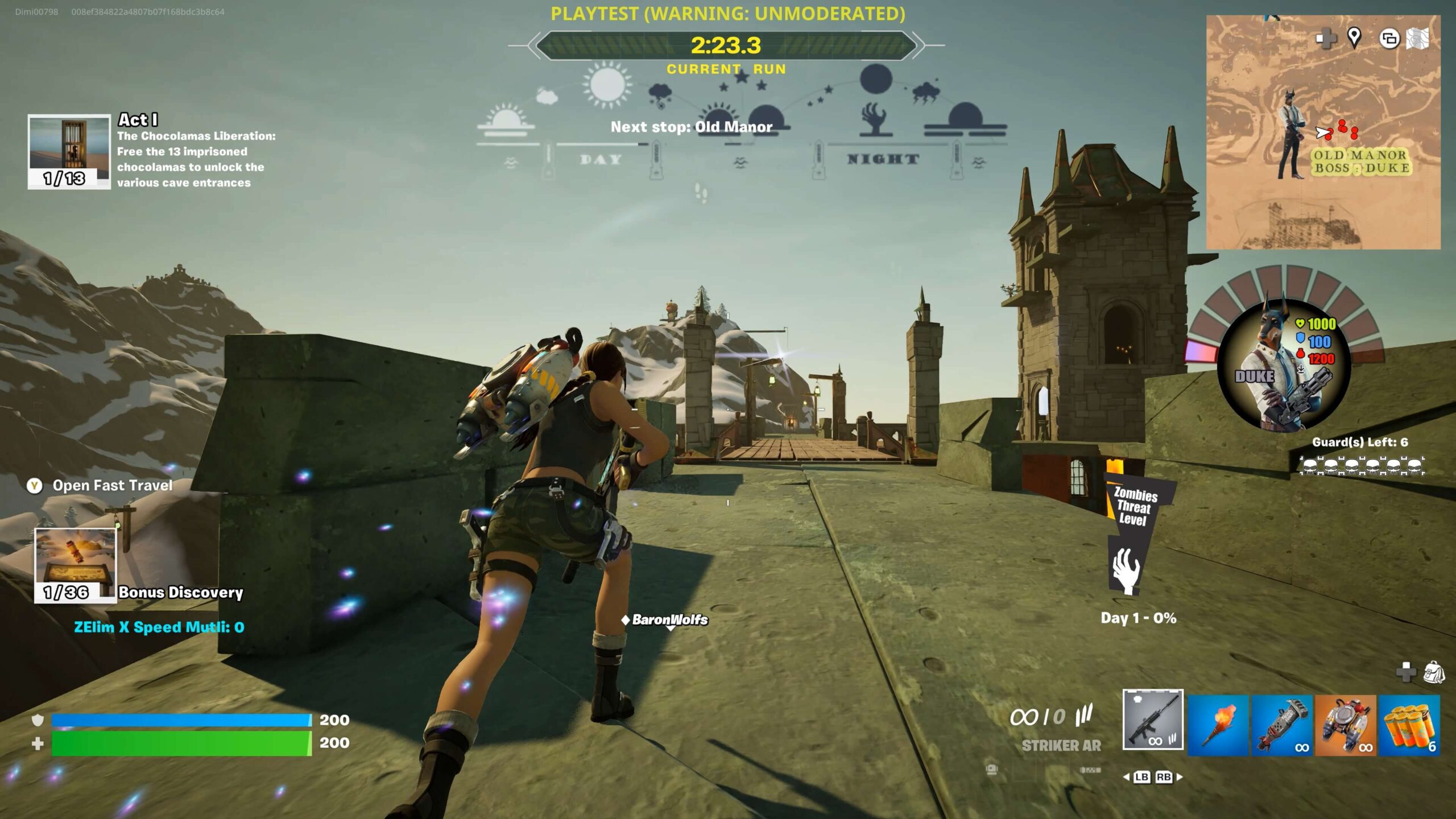Click the Duke boss portrait
This screenshot has width=1456, height=819.
point(1284,365)
